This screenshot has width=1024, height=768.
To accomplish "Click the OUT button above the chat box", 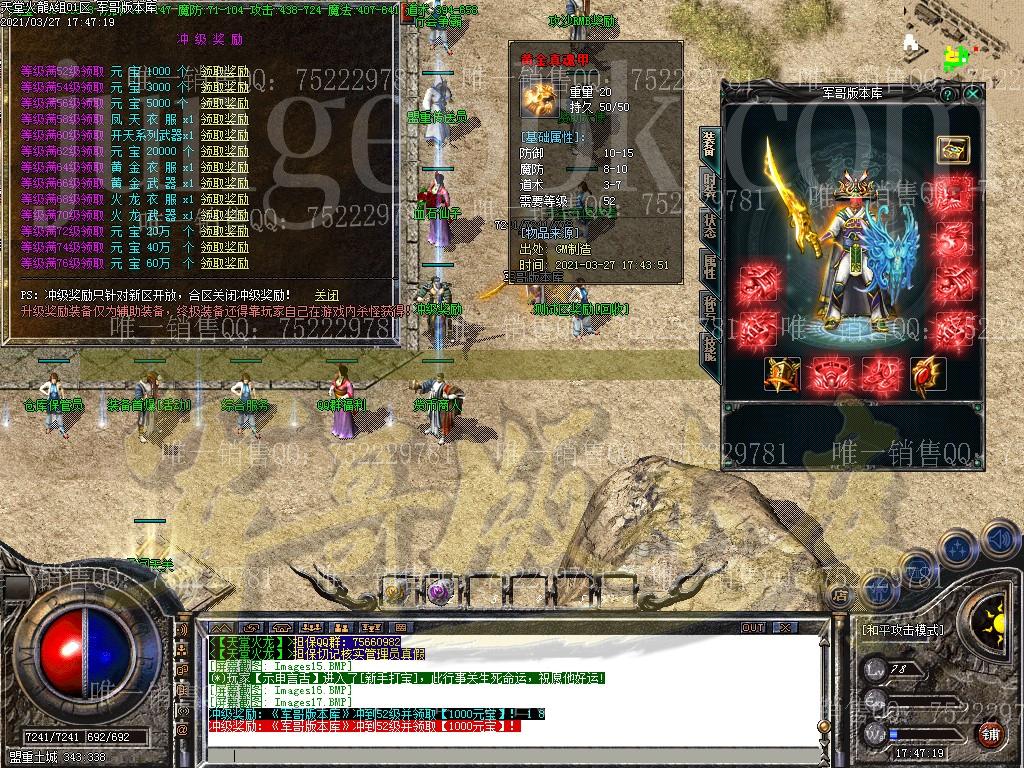I will click(x=752, y=627).
